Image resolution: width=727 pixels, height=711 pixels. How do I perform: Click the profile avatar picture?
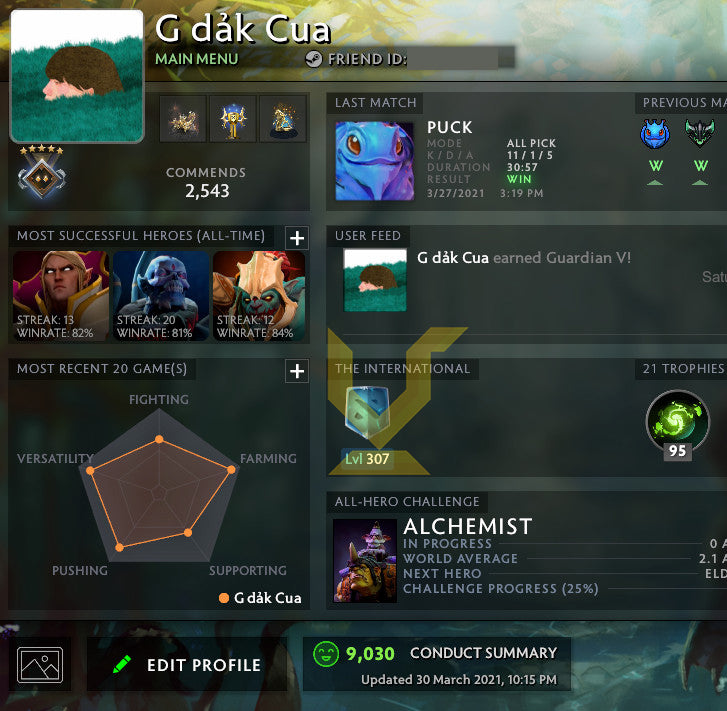pyautogui.click(x=76, y=77)
